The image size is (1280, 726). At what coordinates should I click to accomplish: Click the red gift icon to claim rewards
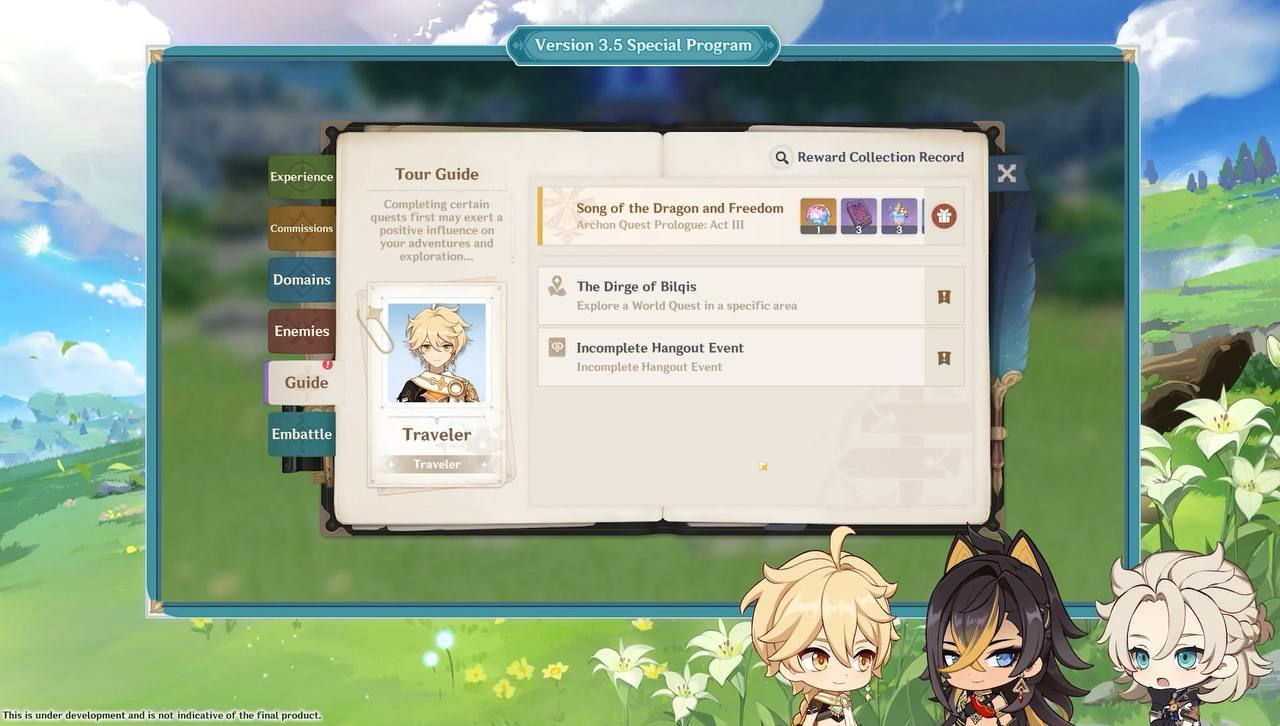coord(941,215)
